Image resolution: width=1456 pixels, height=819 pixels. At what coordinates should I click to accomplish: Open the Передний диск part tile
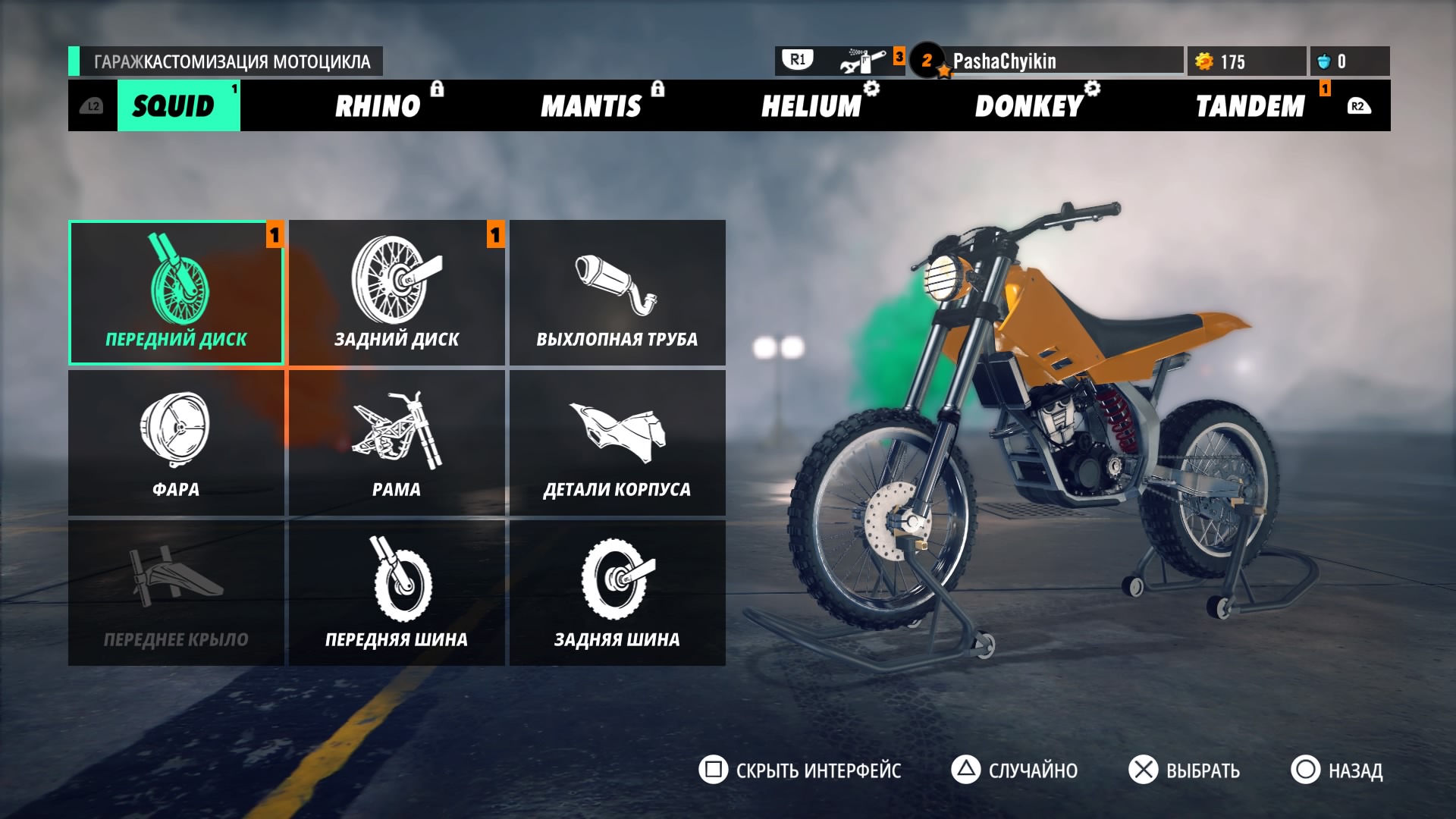pos(176,293)
